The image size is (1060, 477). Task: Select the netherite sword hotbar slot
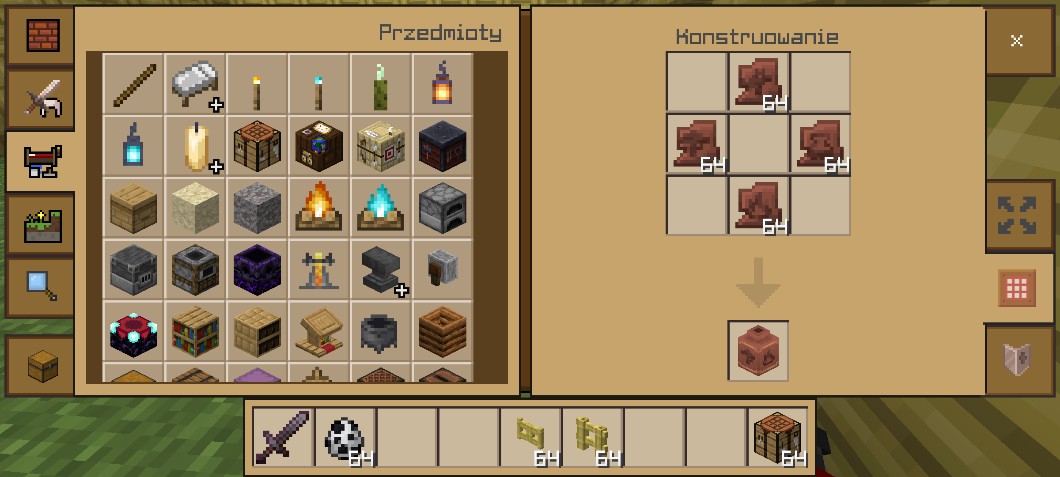tap(283, 437)
